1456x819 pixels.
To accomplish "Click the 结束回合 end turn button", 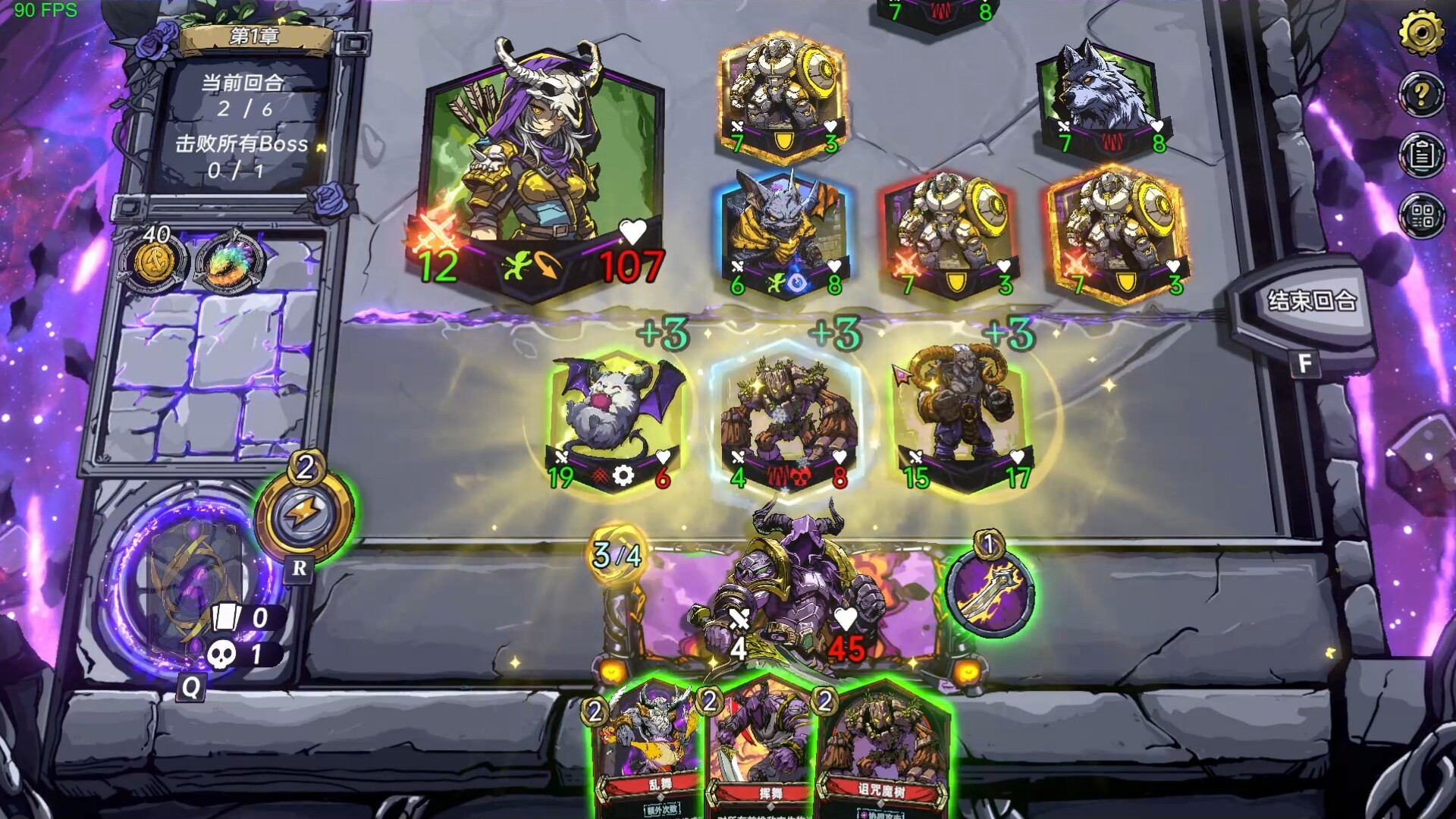I will pyautogui.click(x=1311, y=302).
